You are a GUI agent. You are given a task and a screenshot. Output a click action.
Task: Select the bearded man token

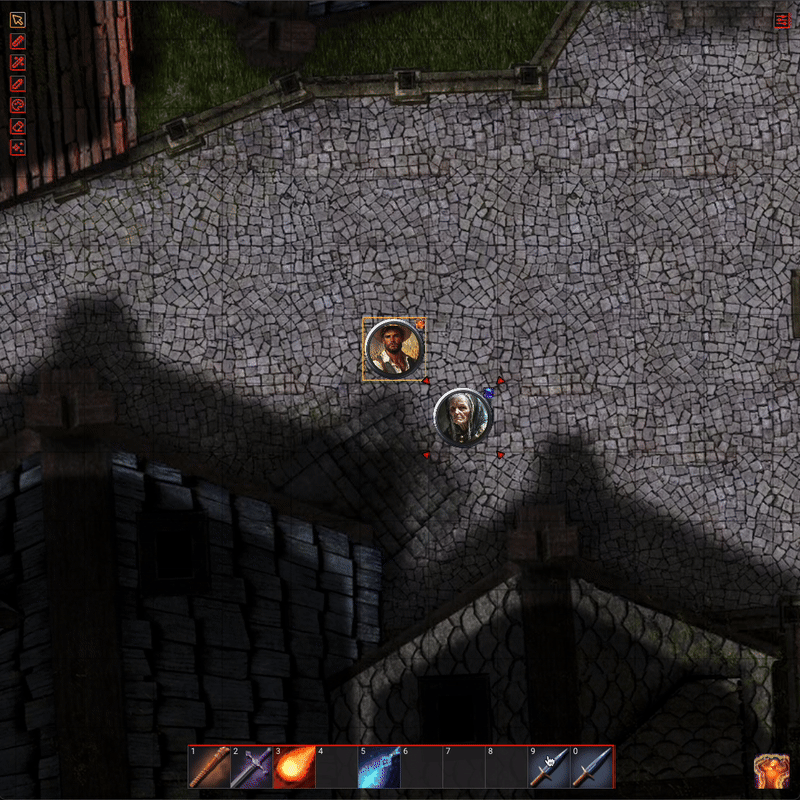pyautogui.click(x=393, y=348)
